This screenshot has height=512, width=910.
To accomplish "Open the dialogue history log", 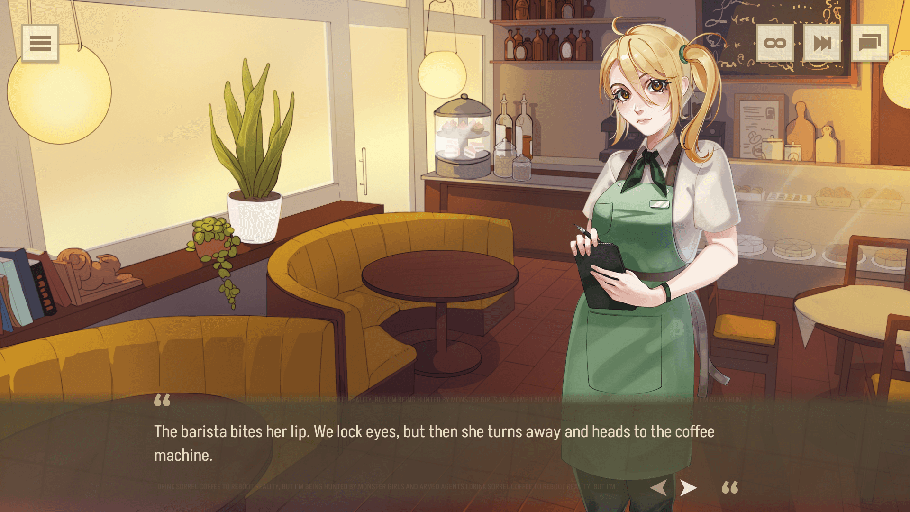I will [869, 43].
